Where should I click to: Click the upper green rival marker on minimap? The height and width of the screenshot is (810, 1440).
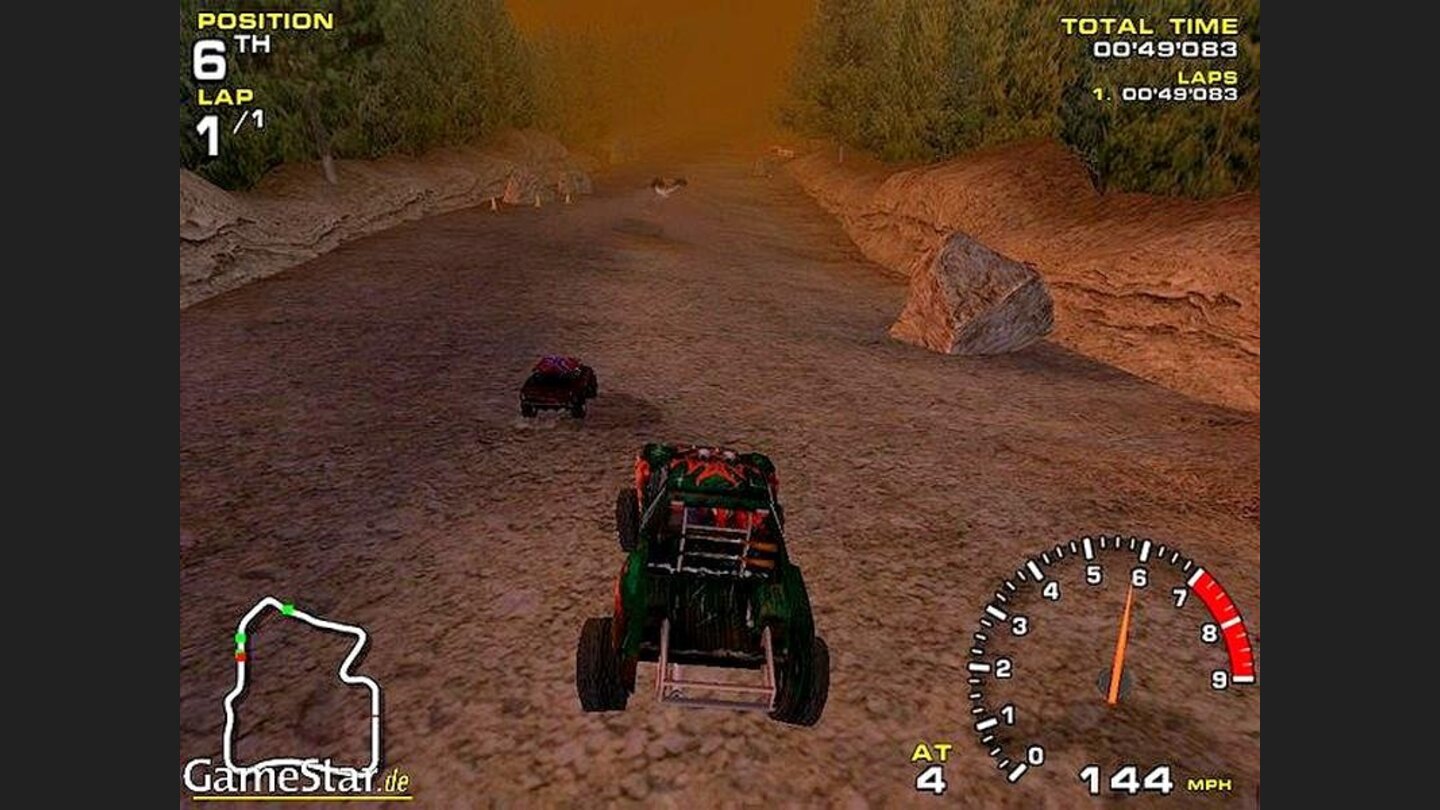[288, 609]
